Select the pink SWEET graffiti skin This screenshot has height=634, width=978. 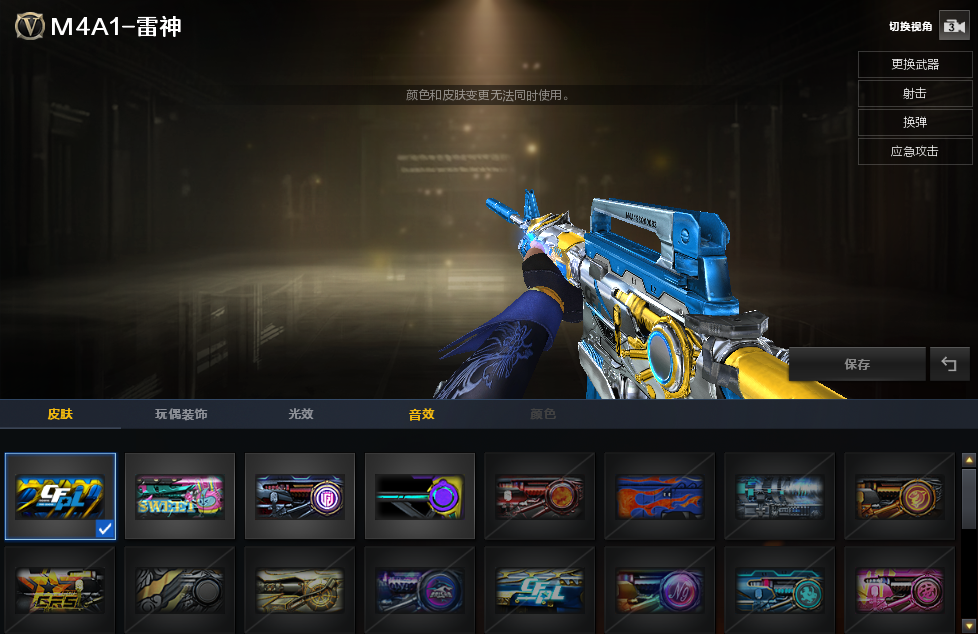click(180, 496)
